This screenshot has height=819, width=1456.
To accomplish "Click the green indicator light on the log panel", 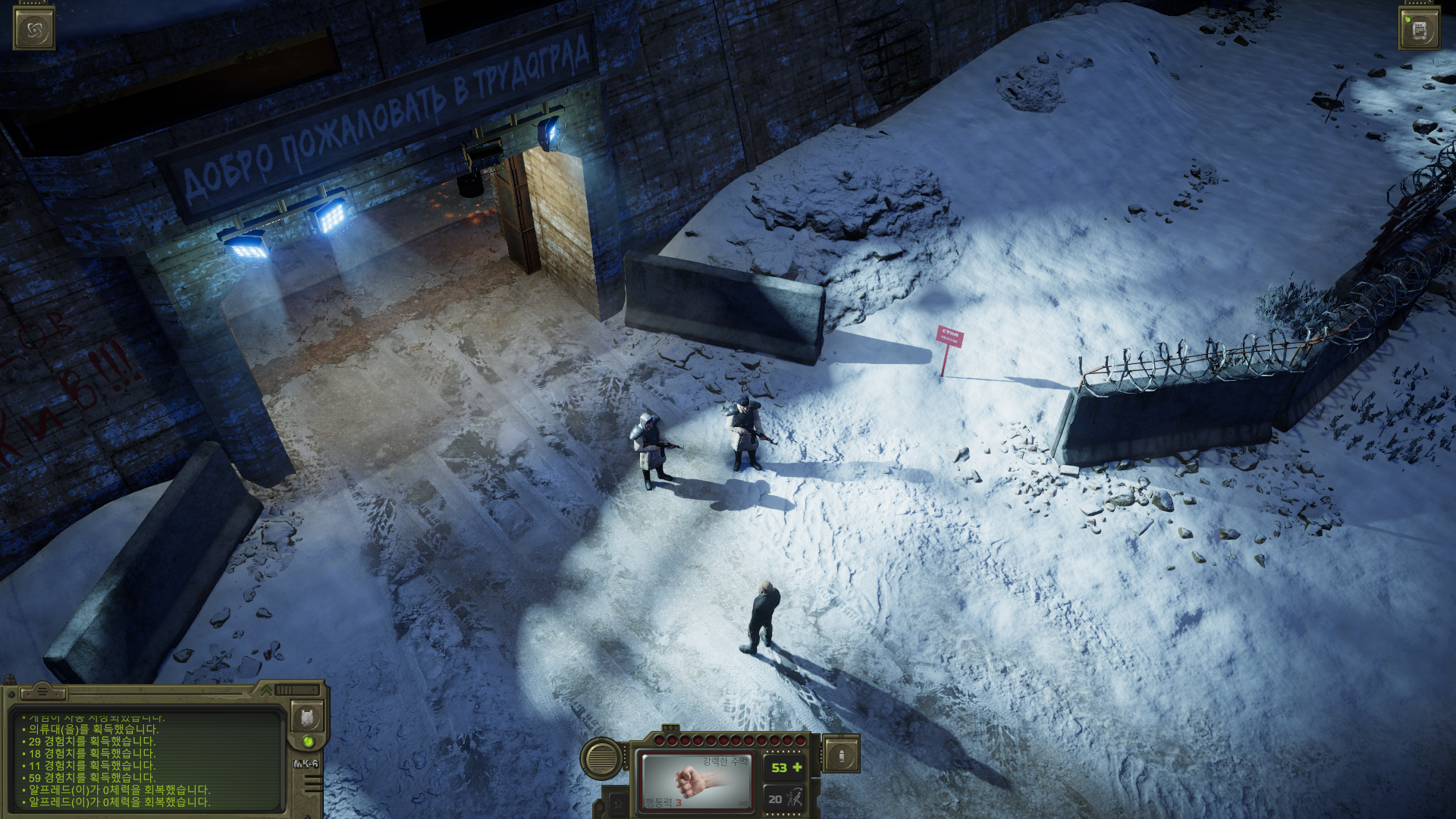I will (x=308, y=741).
